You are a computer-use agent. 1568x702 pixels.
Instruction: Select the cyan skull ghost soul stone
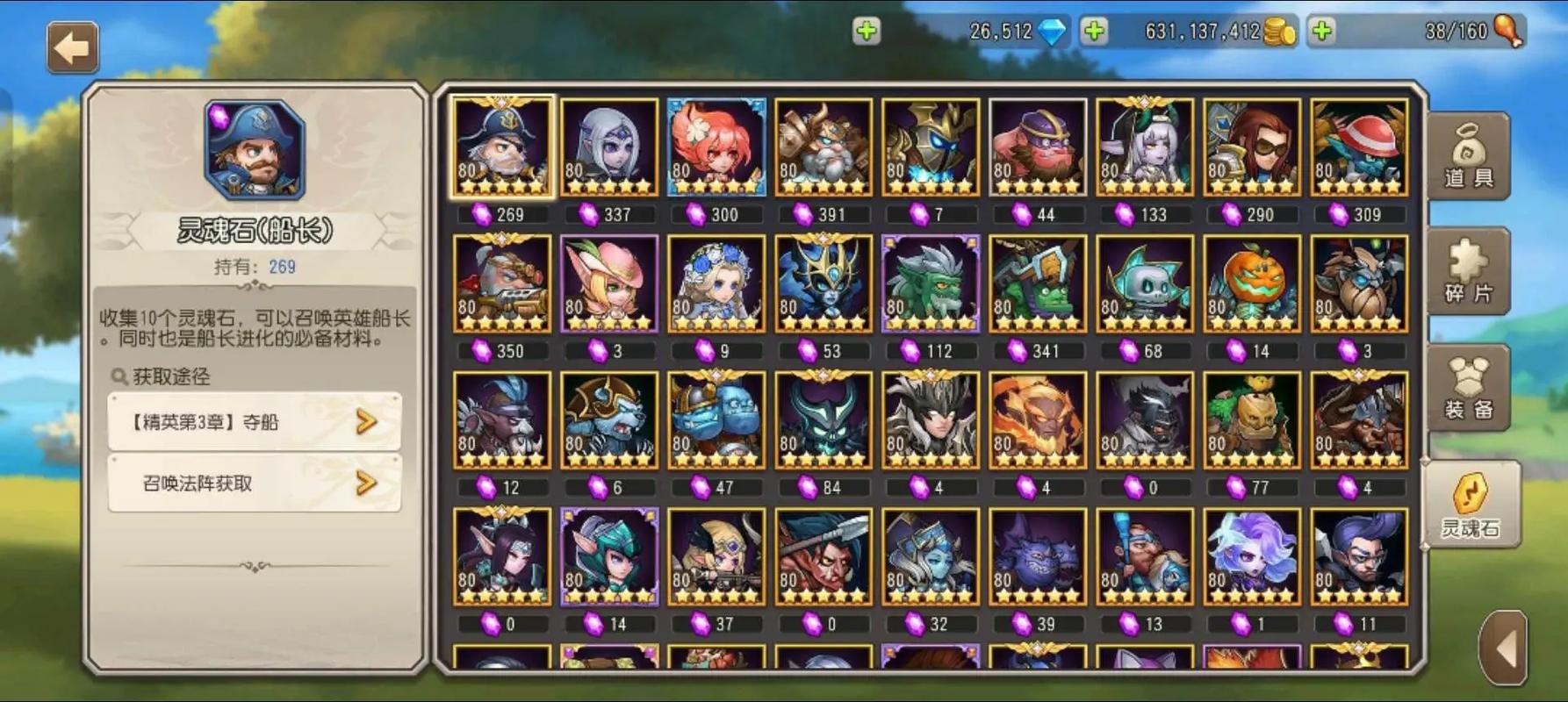pyautogui.click(x=1144, y=283)
